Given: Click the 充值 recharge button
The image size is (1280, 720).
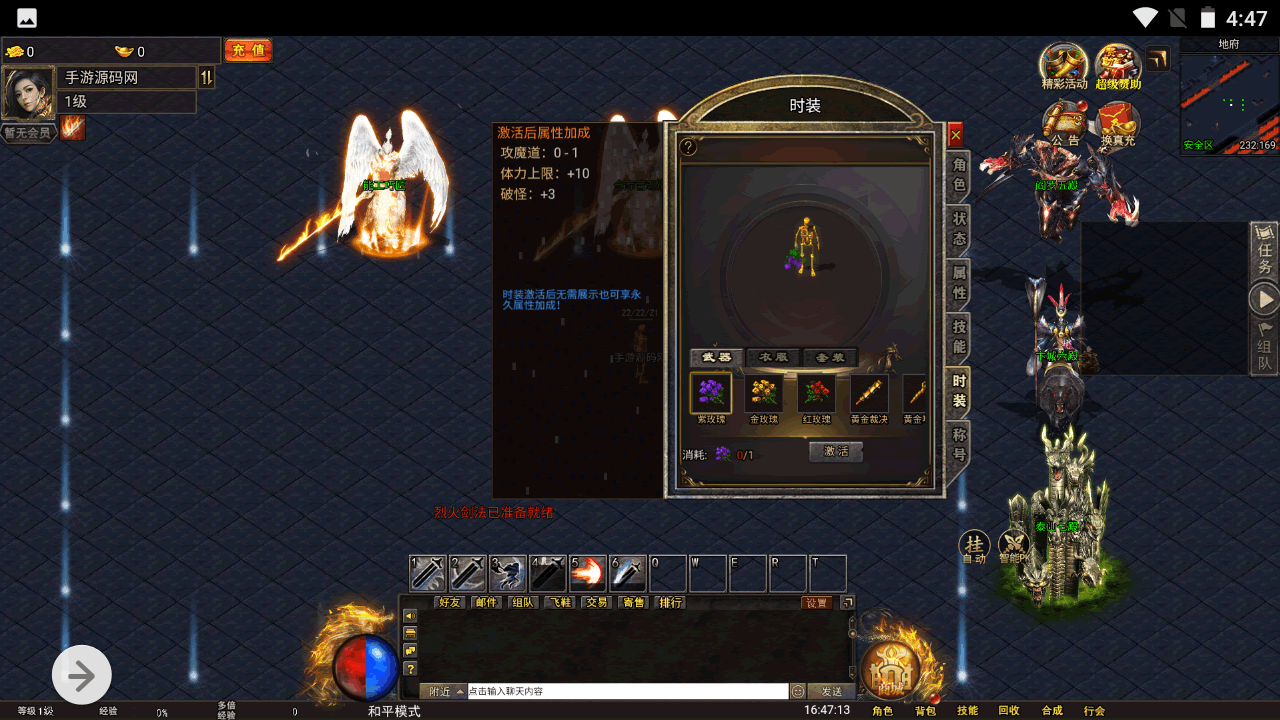Looking at the screenshot, I should pyautogui.click(x=248, y=50).
